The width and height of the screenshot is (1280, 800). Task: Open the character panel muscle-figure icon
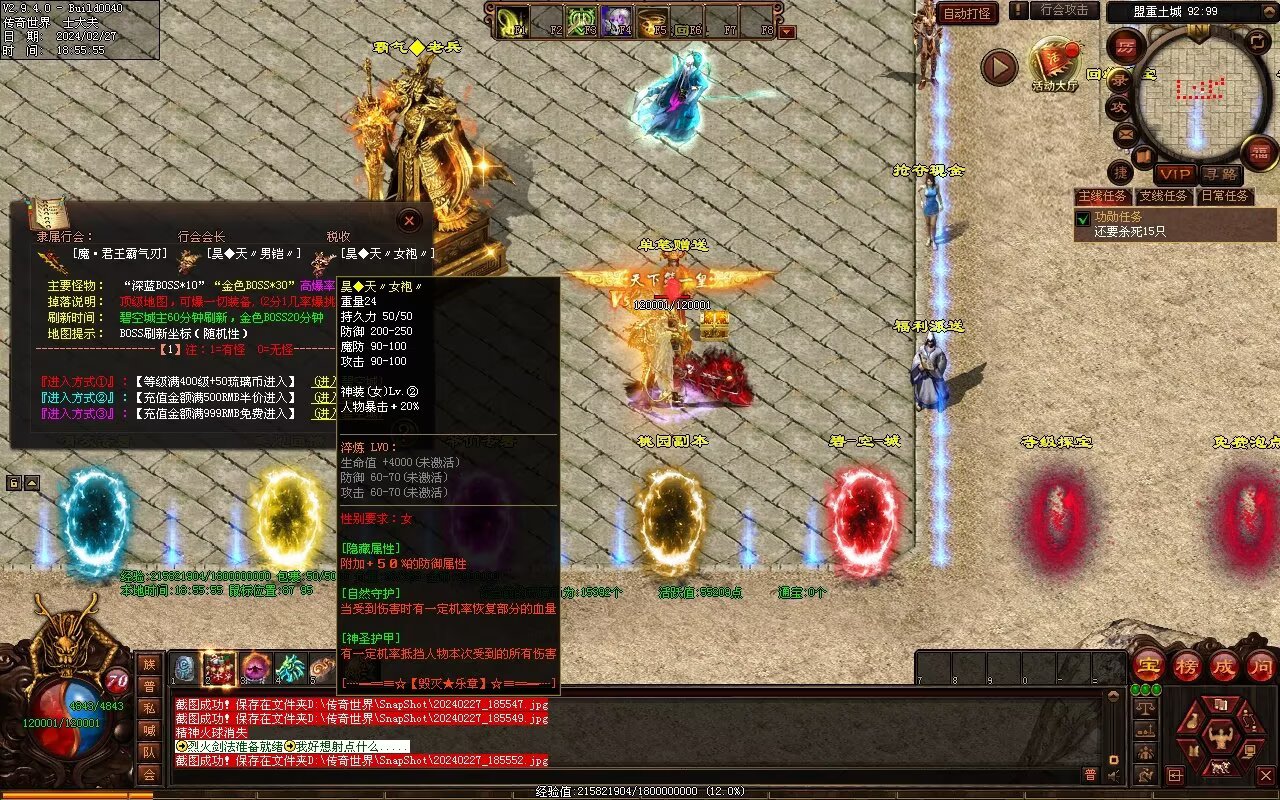1220,738
